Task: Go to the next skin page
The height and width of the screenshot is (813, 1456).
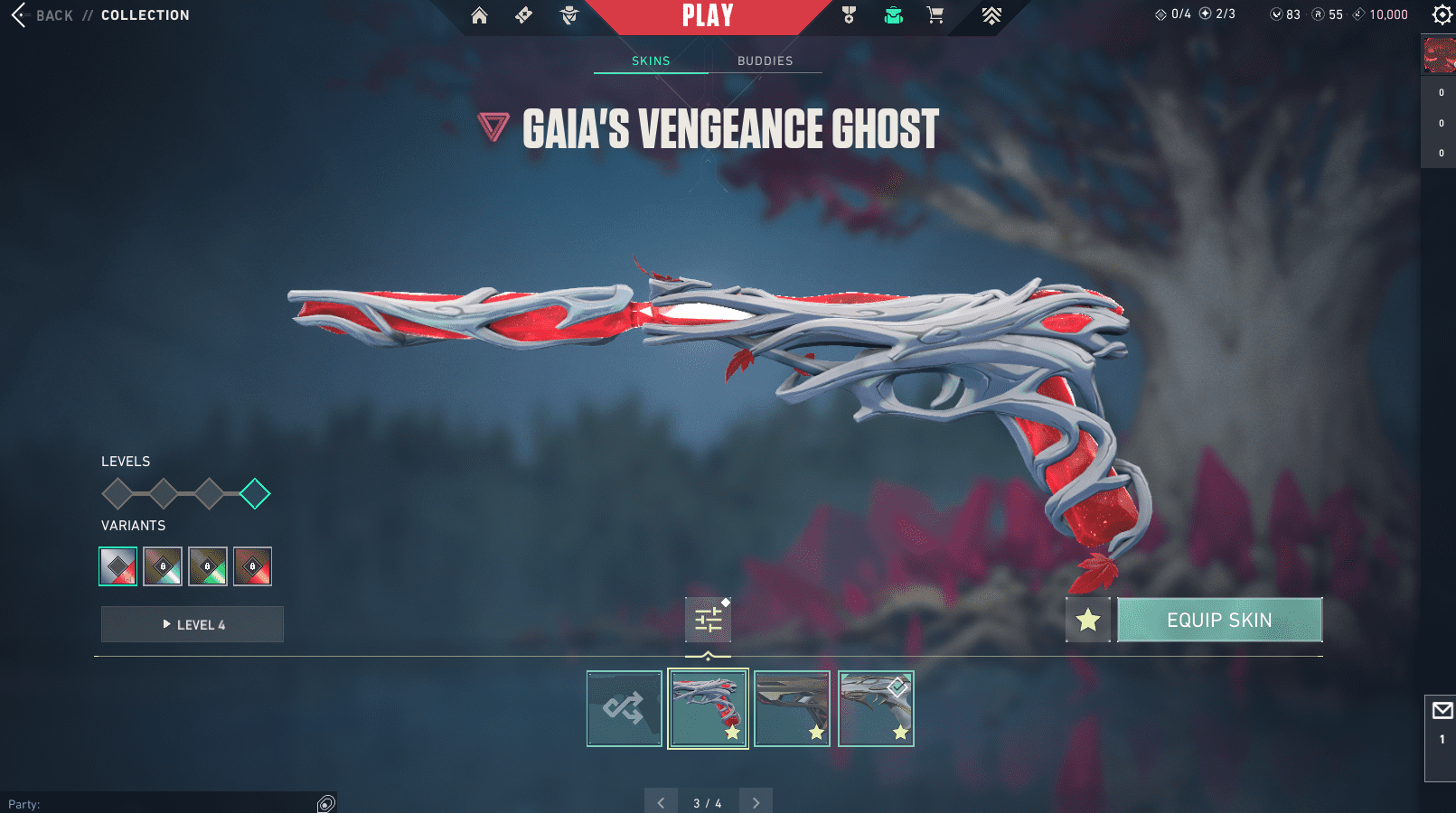Action: pos(756,802)
